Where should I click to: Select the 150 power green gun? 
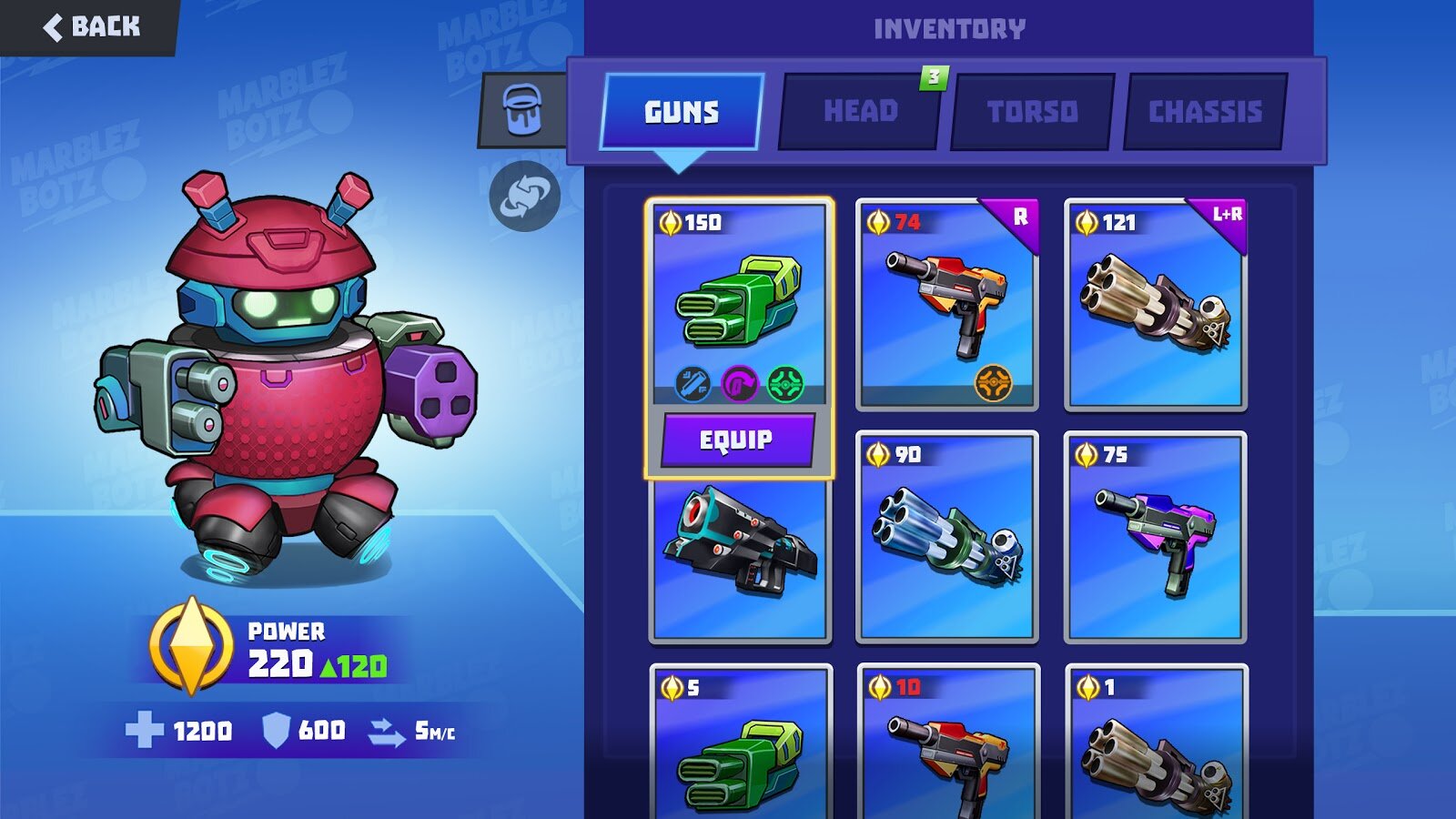click(x=739, y=300)
